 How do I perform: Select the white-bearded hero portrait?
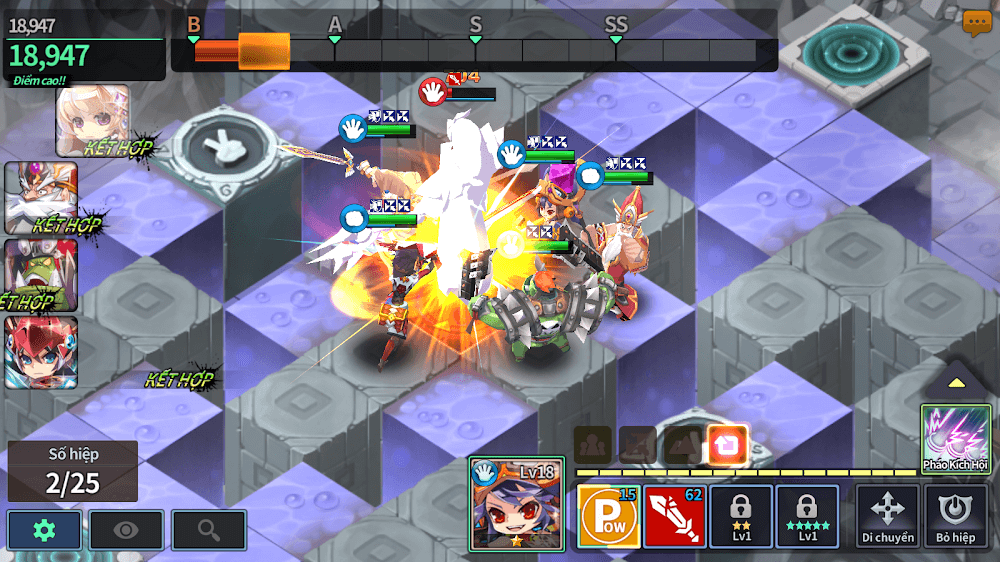point(41,198)
